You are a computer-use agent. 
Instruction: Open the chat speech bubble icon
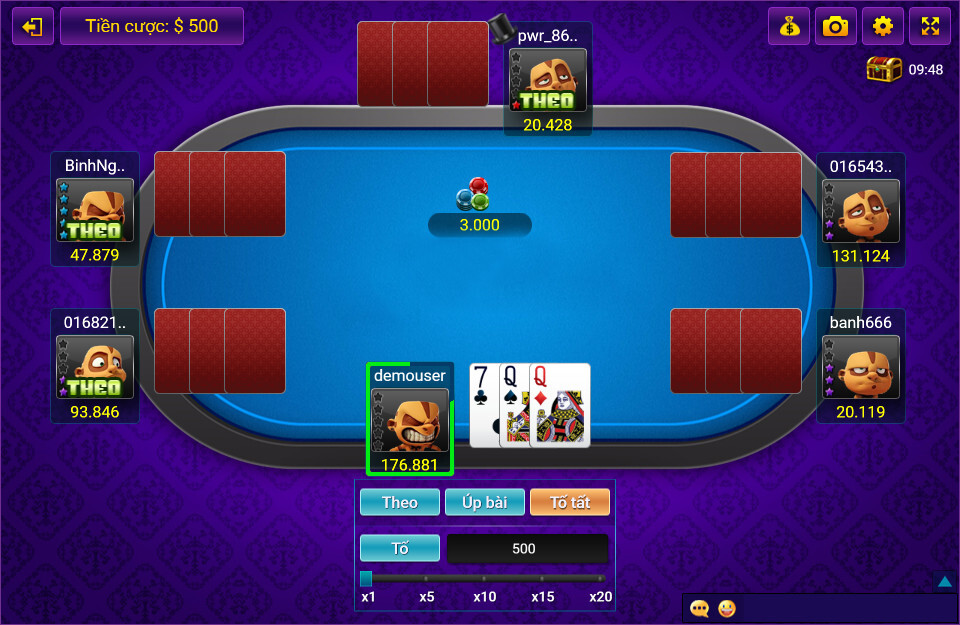pyautogui.click(x=700, y=608)
